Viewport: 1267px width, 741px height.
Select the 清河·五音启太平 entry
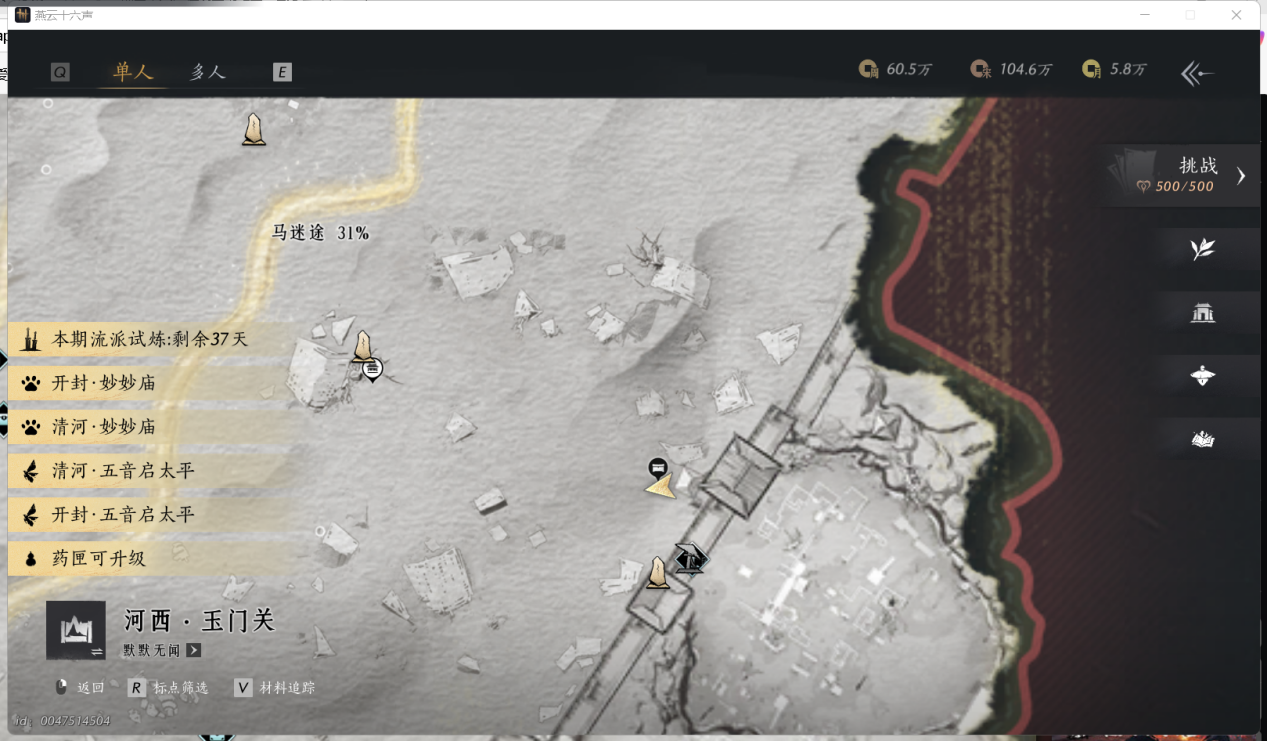click(x=122, y=471)
